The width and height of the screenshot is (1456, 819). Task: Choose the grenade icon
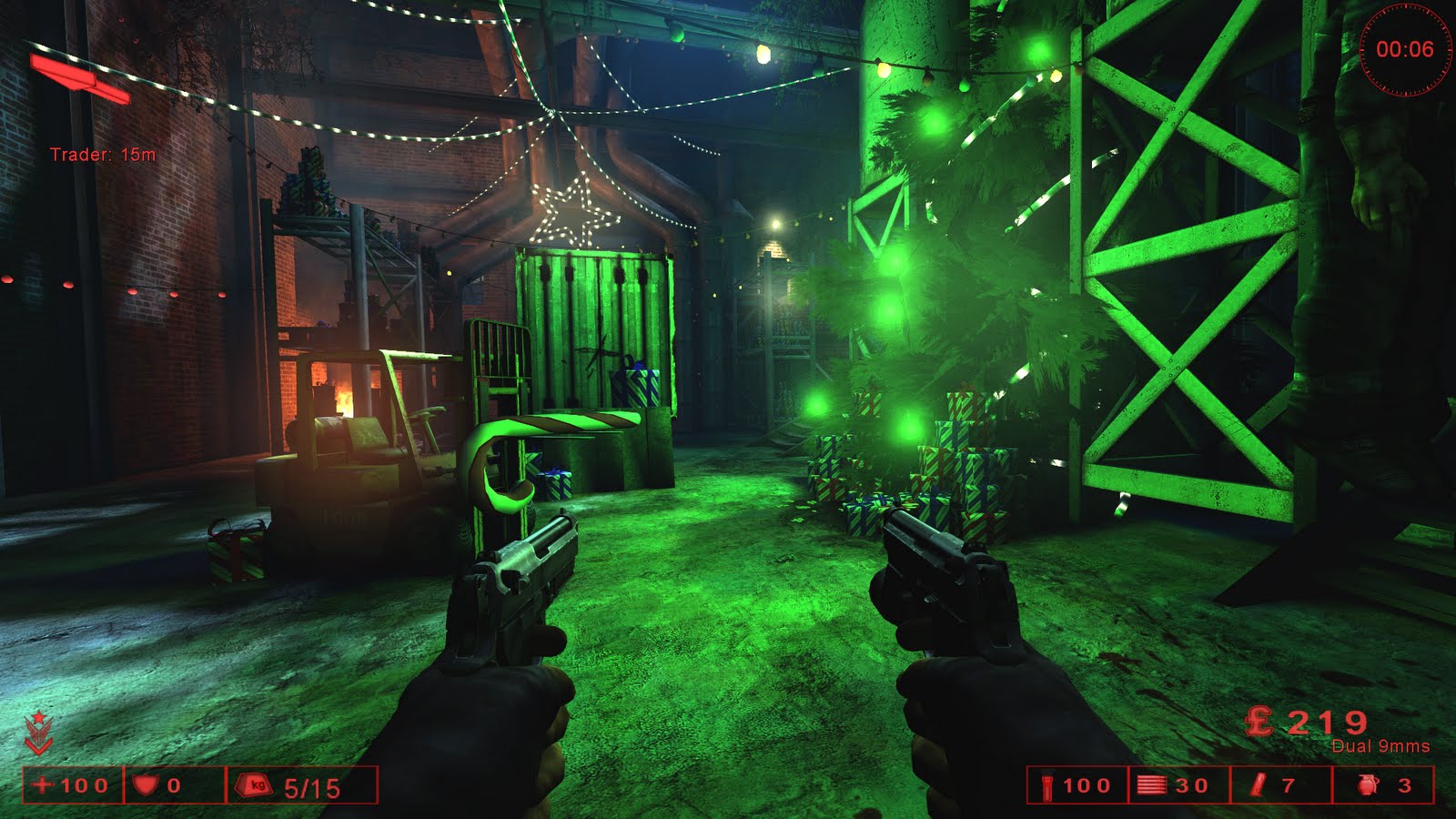[x=1368, y=785]
